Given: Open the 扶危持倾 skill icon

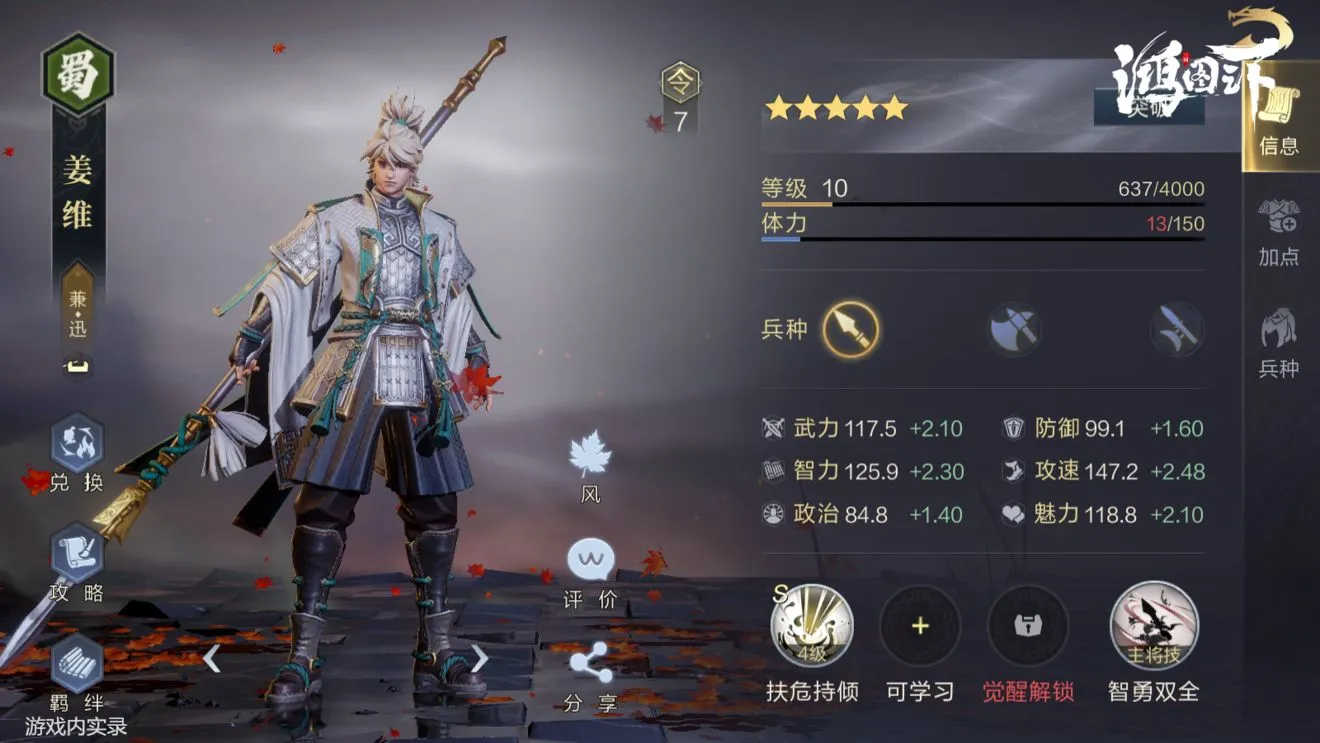Looking at the screenshot, I should coord(811,626).
